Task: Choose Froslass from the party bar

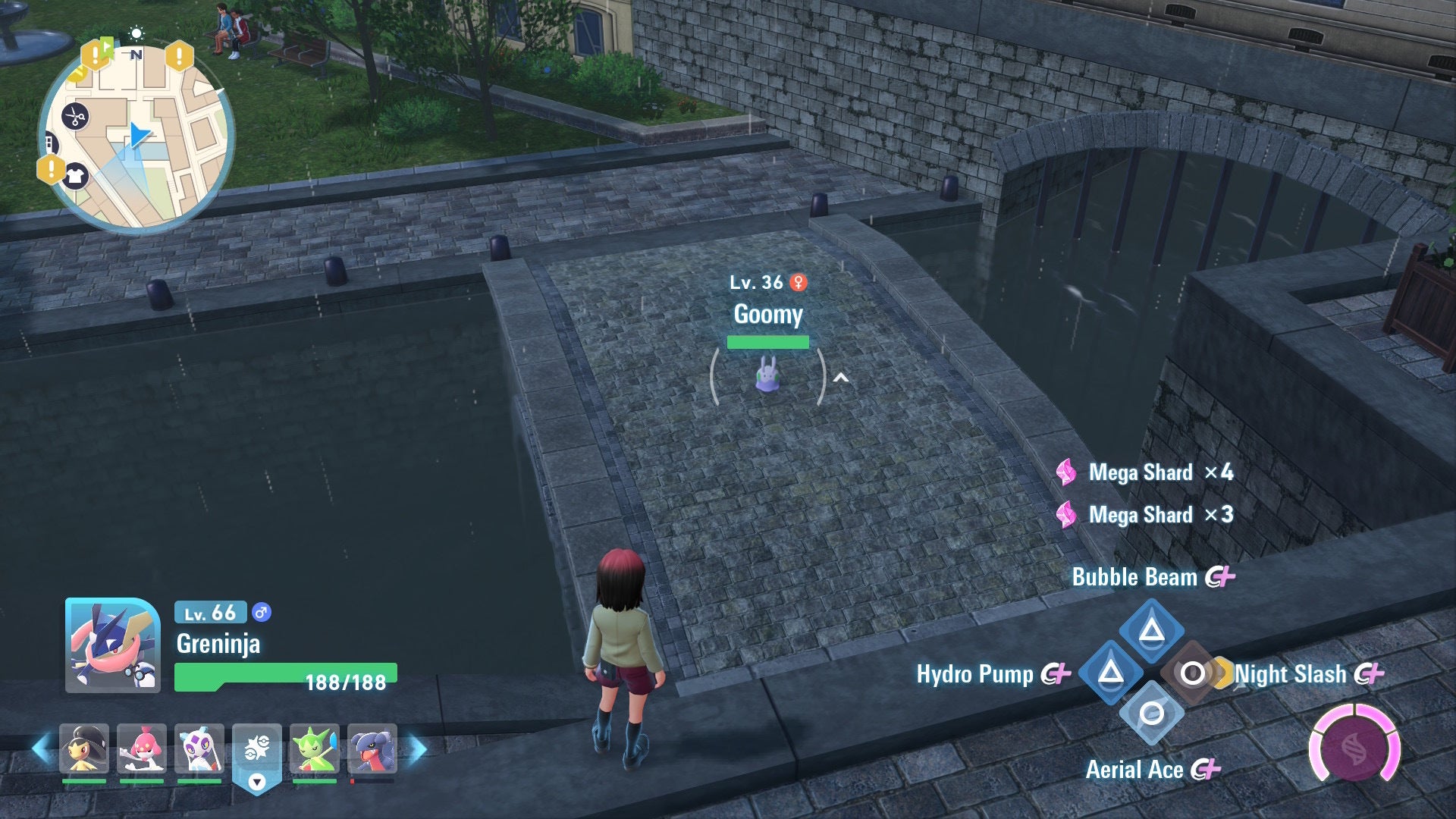Action: pyautogui.click(x=199, y=748)
